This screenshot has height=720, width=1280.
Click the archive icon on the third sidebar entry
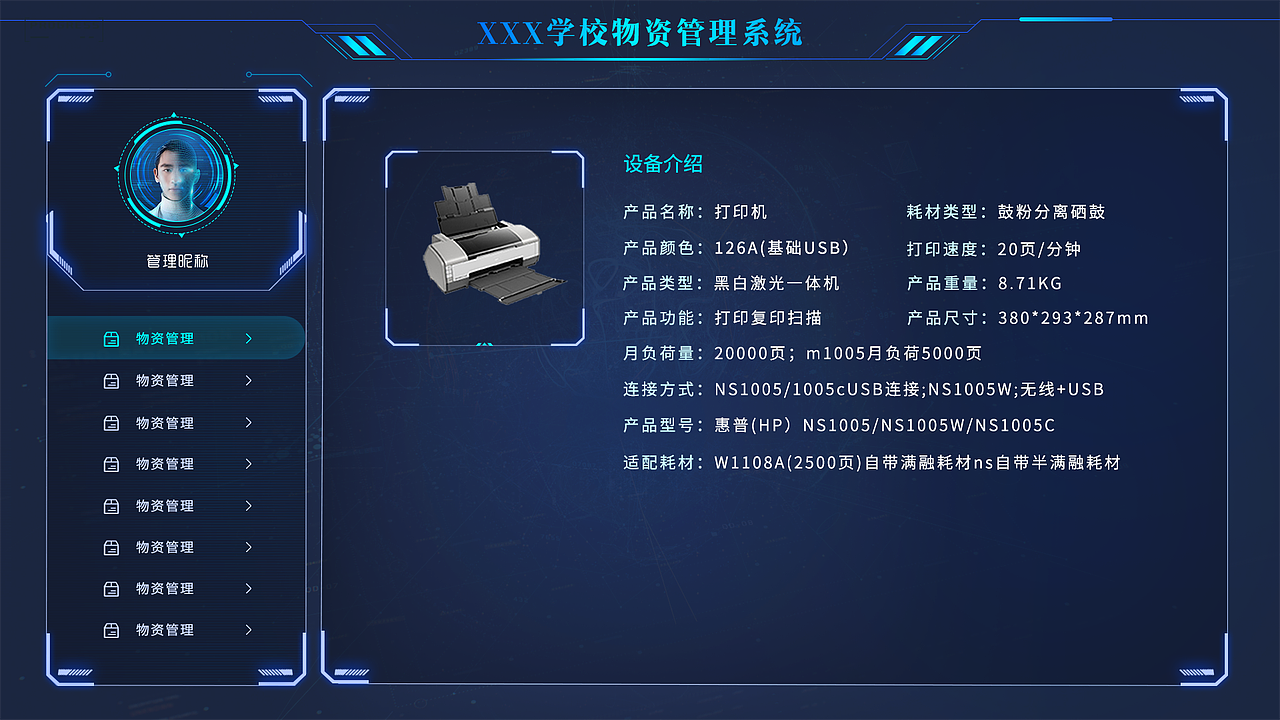coord(113,422)
